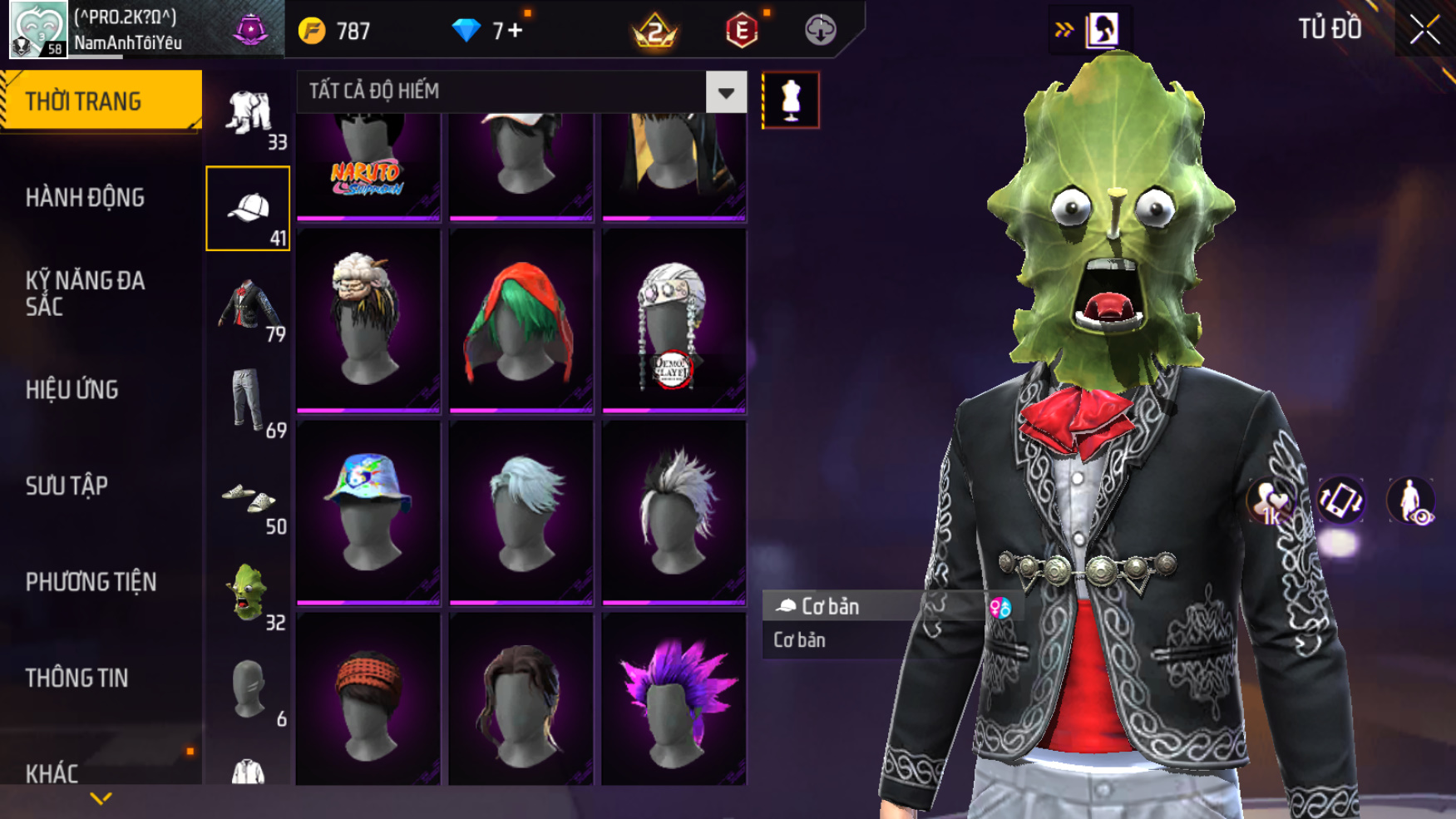Open the Thời Trang tab
This screenshot has height=819, width=1456.
[x=100, y=101]
